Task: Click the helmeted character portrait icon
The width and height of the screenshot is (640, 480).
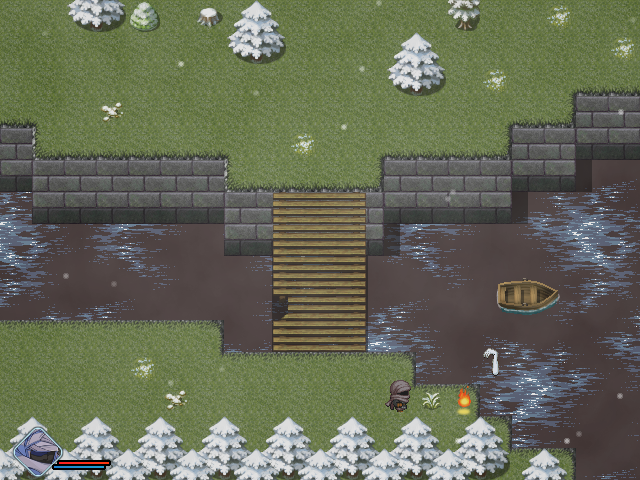Action: coord(36,450)
